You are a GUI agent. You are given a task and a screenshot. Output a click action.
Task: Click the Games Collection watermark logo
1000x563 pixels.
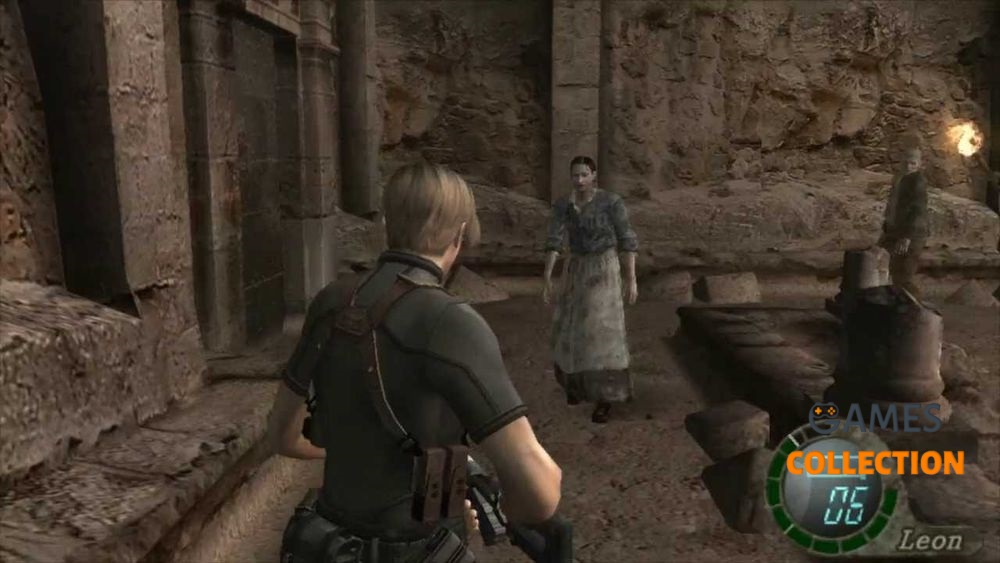point(875,441)
